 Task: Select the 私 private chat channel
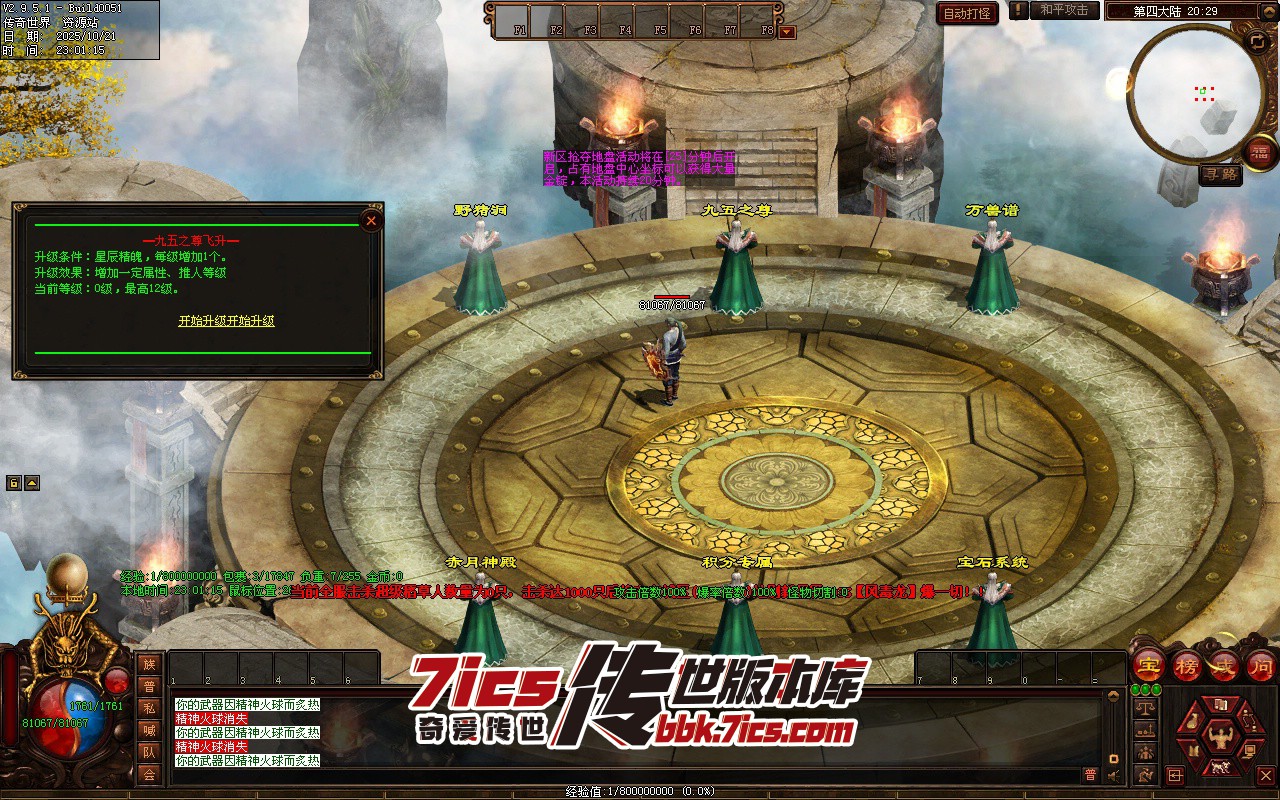tap(149, 708)
